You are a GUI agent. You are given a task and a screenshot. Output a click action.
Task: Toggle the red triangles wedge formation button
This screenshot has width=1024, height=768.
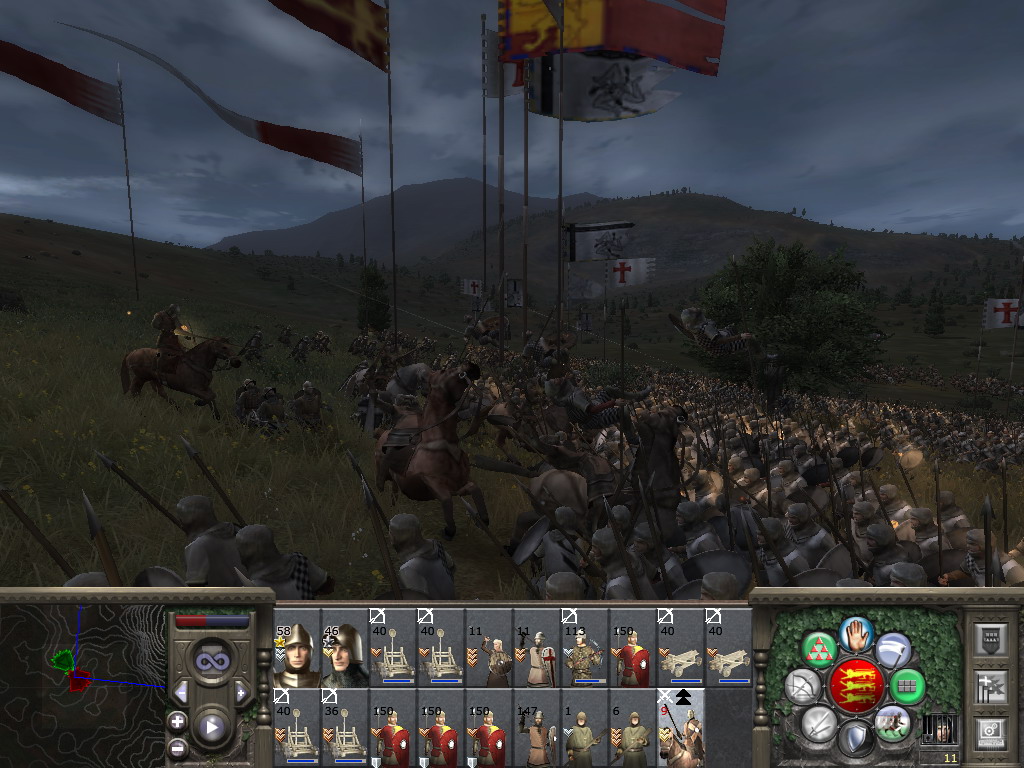click(820, 650)
